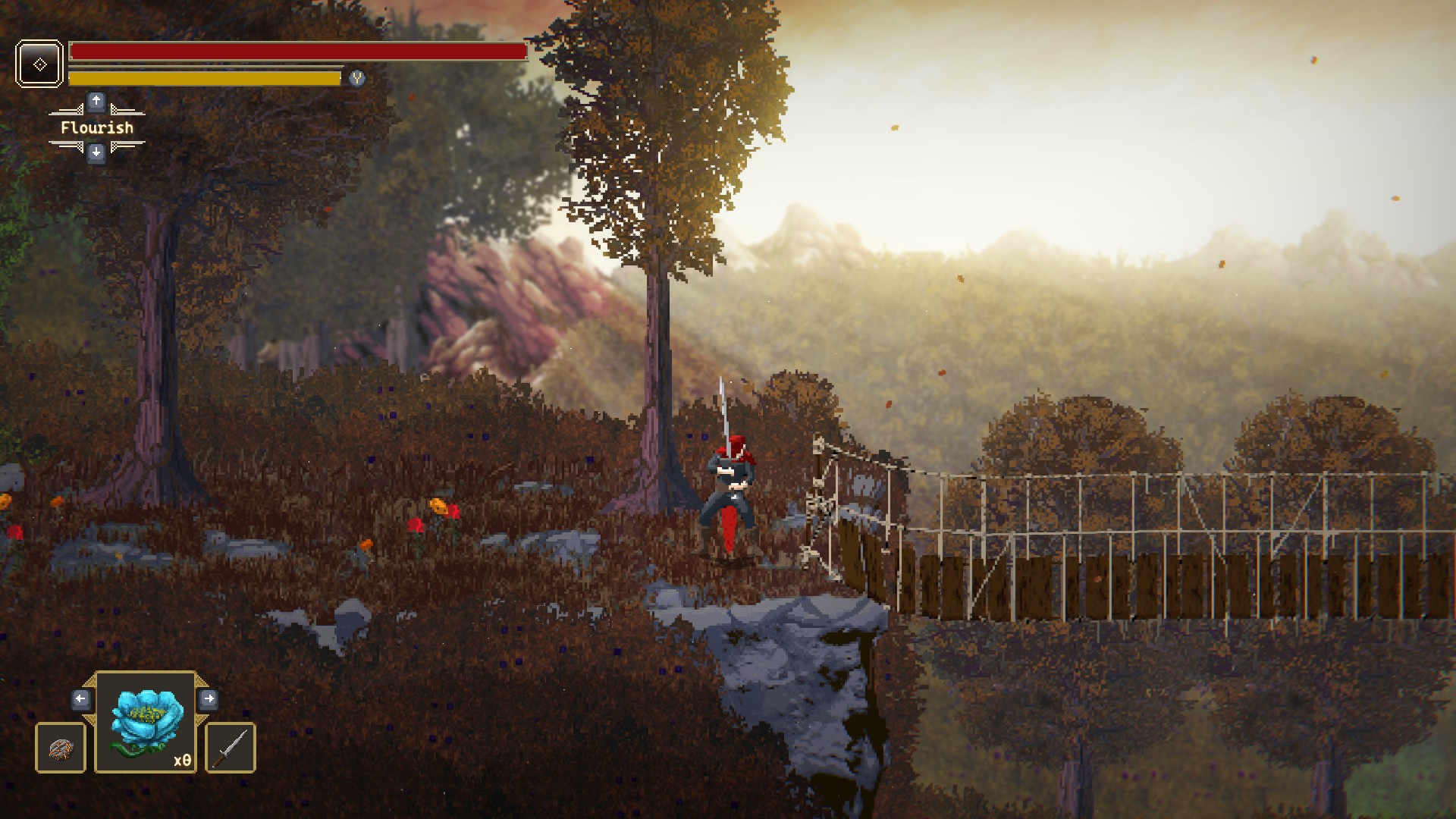Select the blue flower item slot
The height and width of the screenshot is (819, 1456).
click(x=146, y=722)
